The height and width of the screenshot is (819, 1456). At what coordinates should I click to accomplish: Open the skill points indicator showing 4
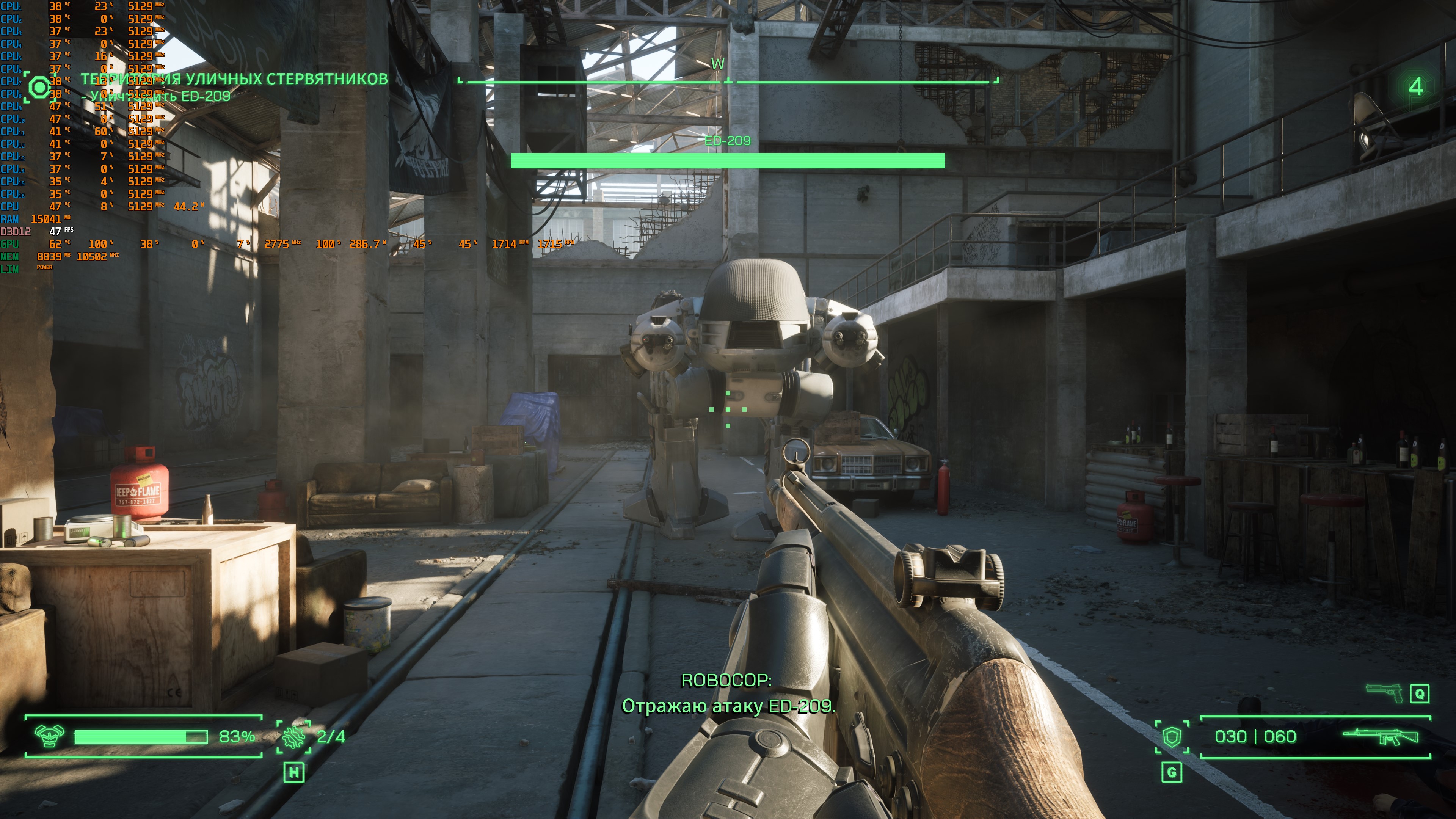click(x=1415, y=86)
